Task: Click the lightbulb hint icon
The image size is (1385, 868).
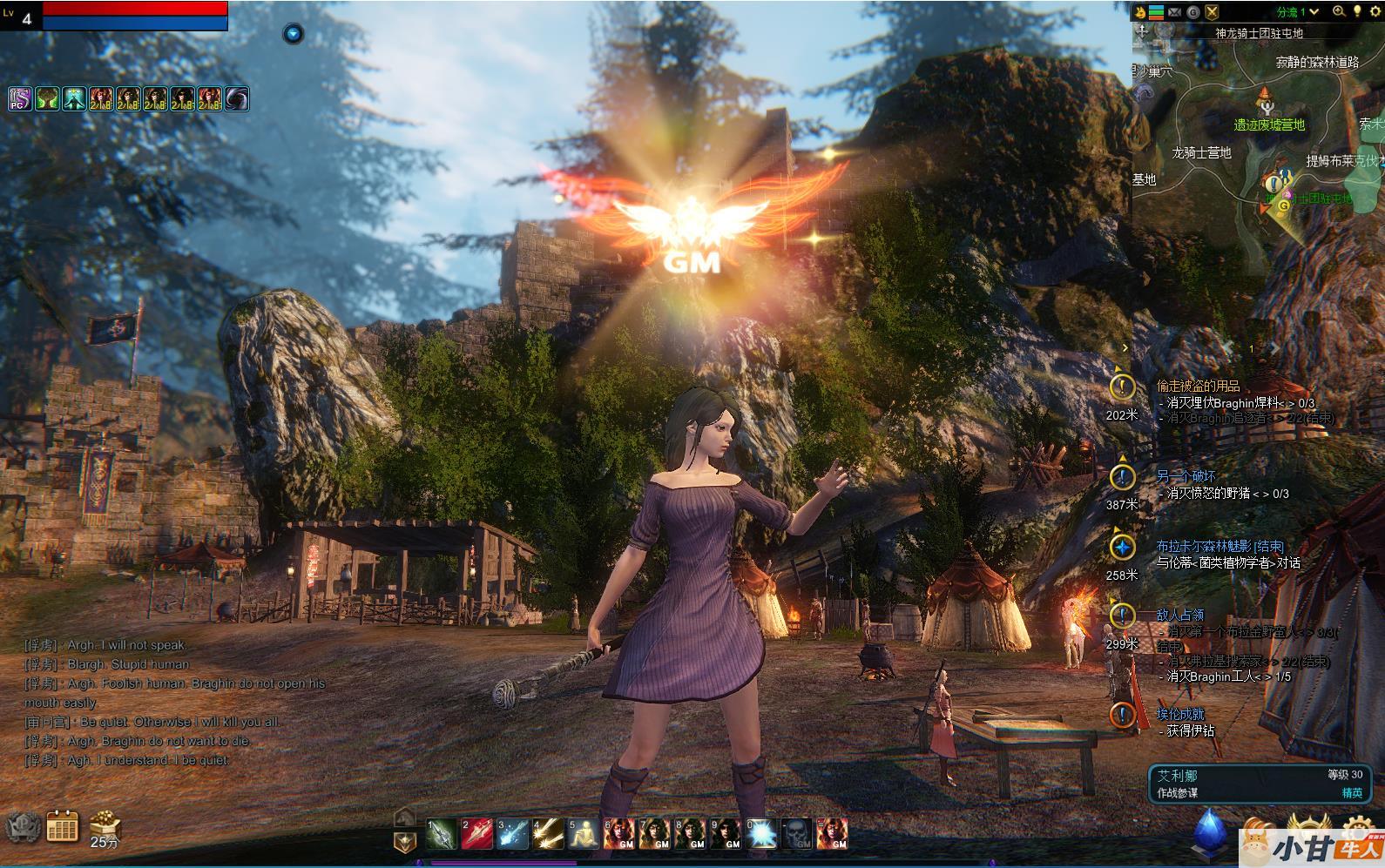Action: coord(1356,11)
